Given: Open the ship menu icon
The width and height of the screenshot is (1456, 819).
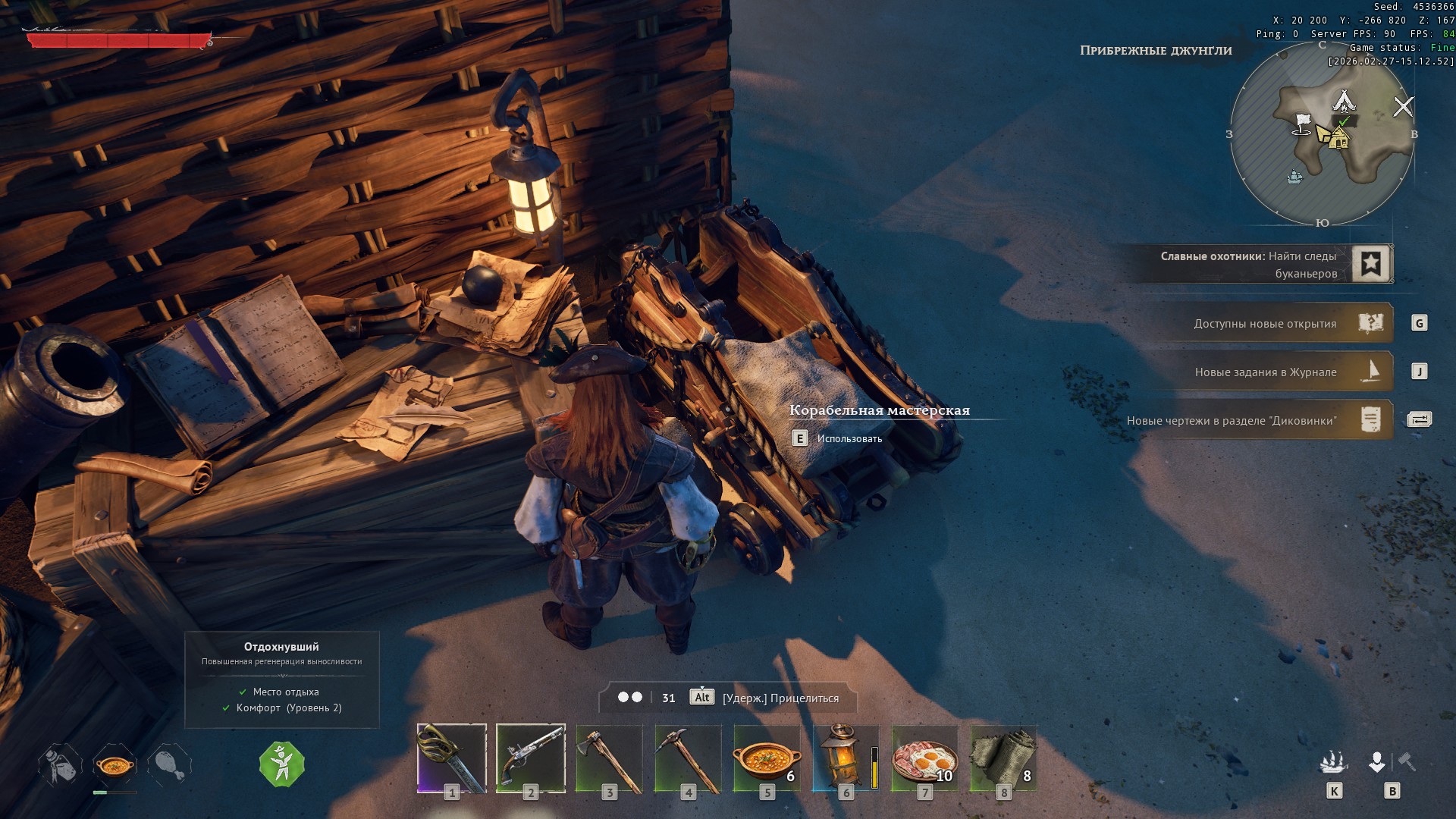Looking at the screenshot, I should coord(1333,761).
